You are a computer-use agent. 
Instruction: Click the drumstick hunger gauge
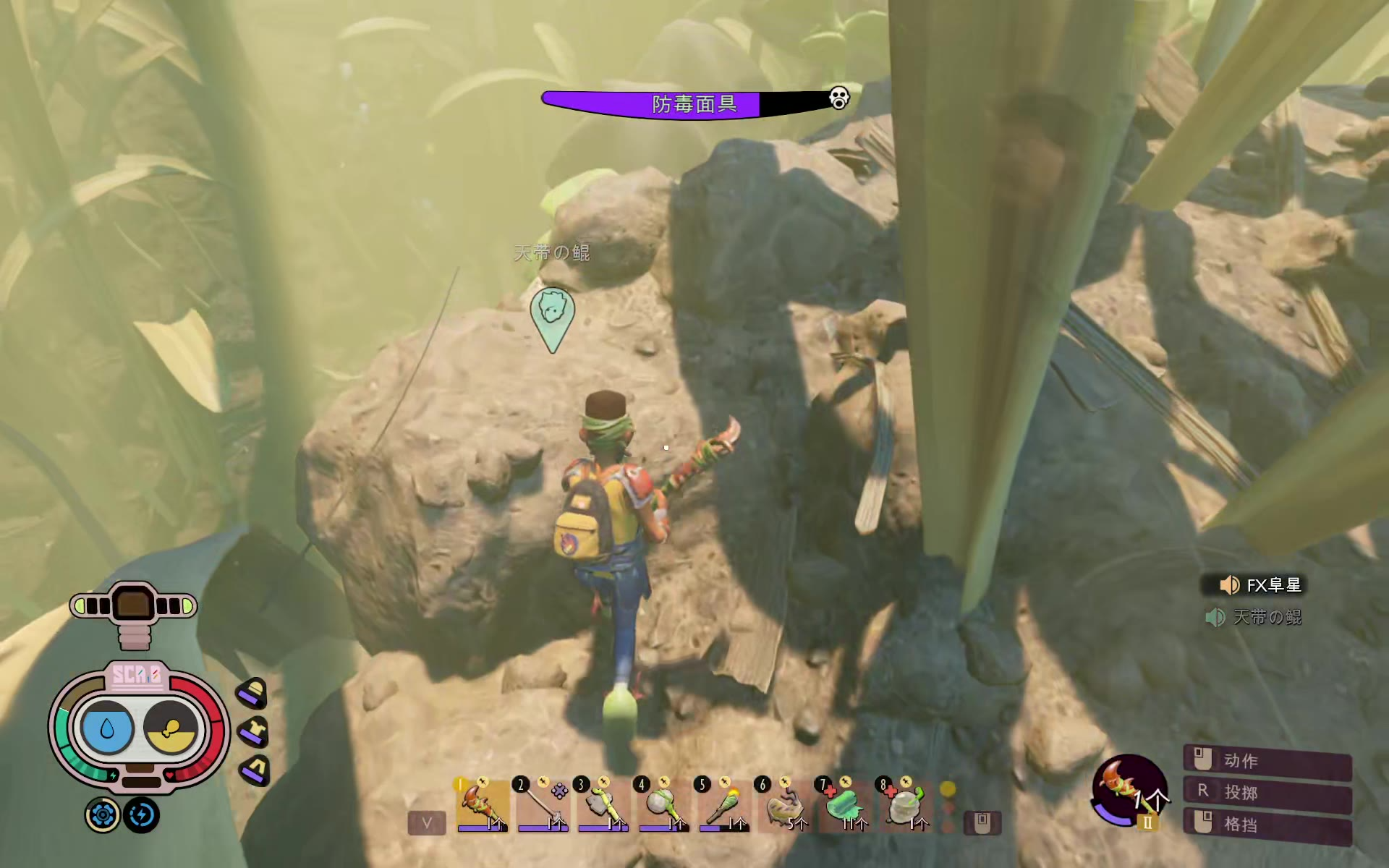pos(171,728)
